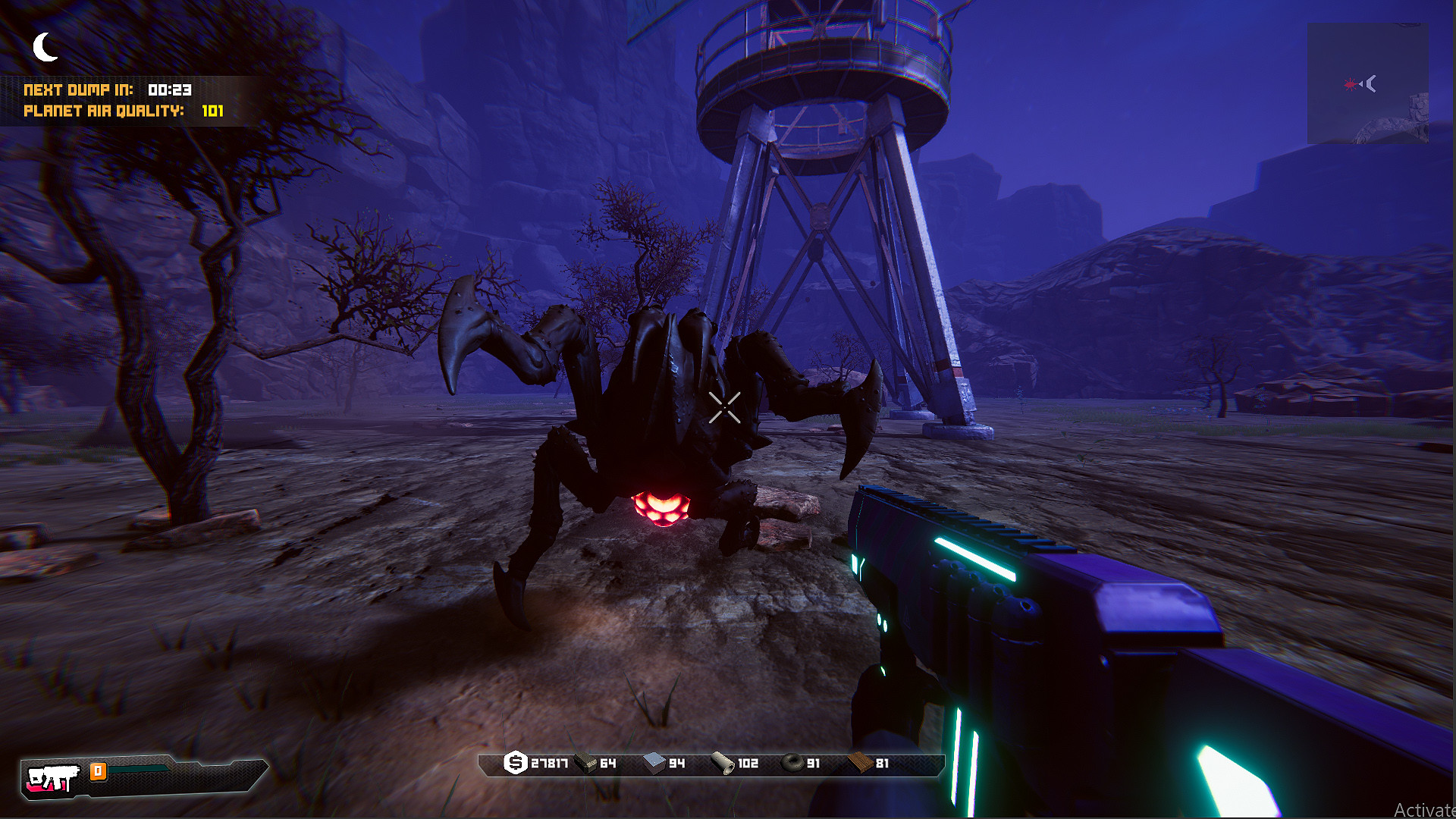Click the white rifle weapon icon
This screenshot has height=819, width=1456.
(x=53, y=776)
